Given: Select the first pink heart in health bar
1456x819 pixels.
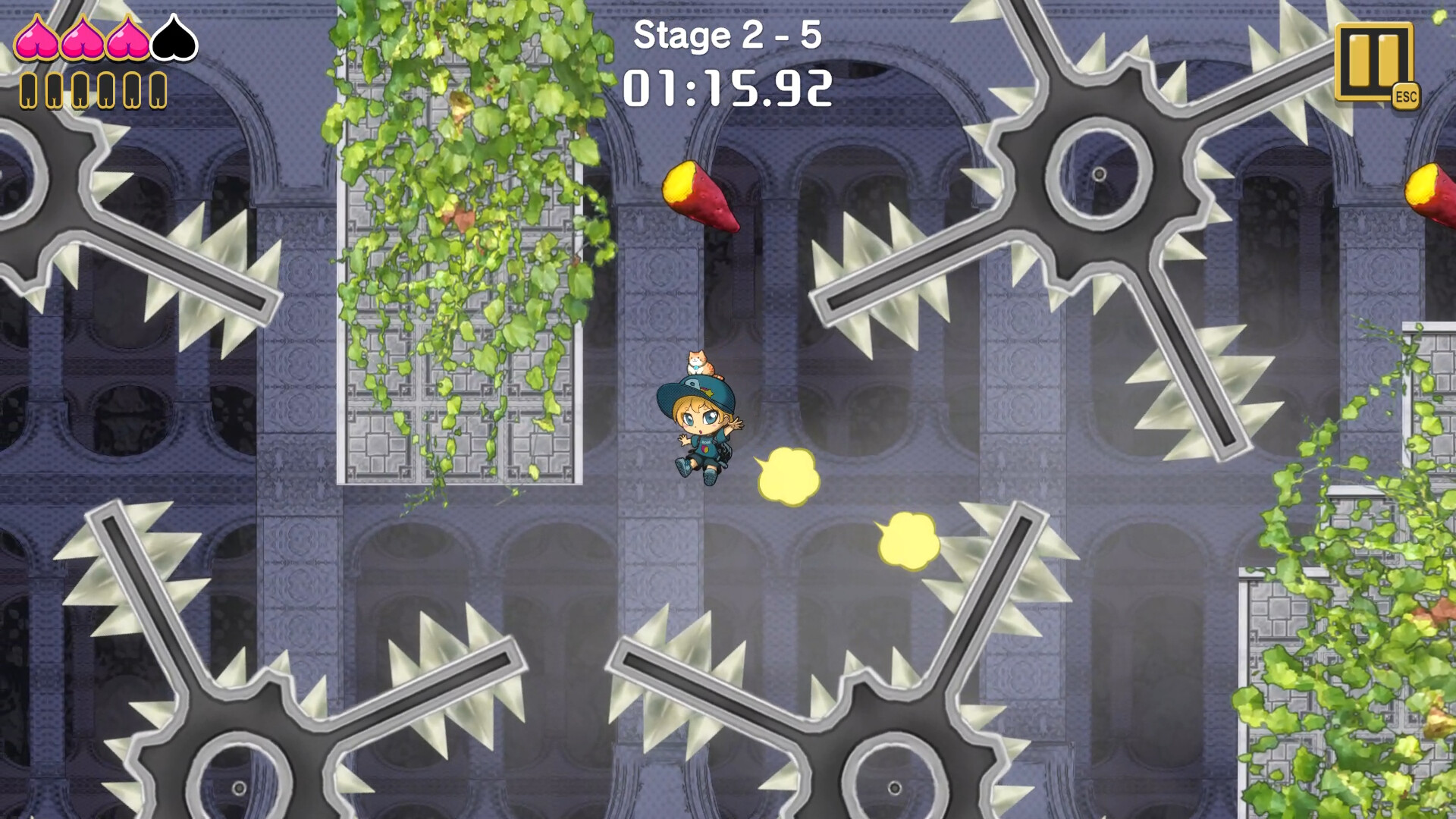Looking at the screenshot, I should 36,39.
